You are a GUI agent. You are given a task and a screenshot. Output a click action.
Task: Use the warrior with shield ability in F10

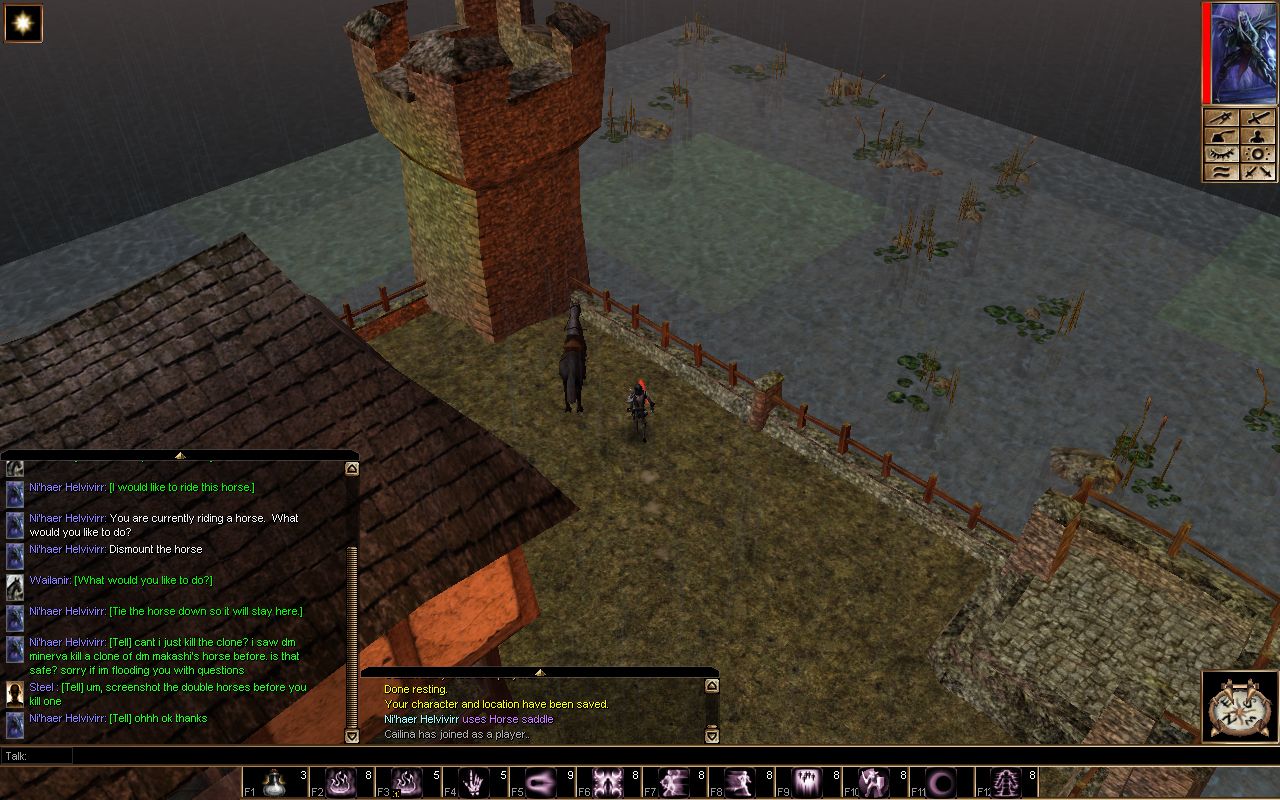(875, 782)
